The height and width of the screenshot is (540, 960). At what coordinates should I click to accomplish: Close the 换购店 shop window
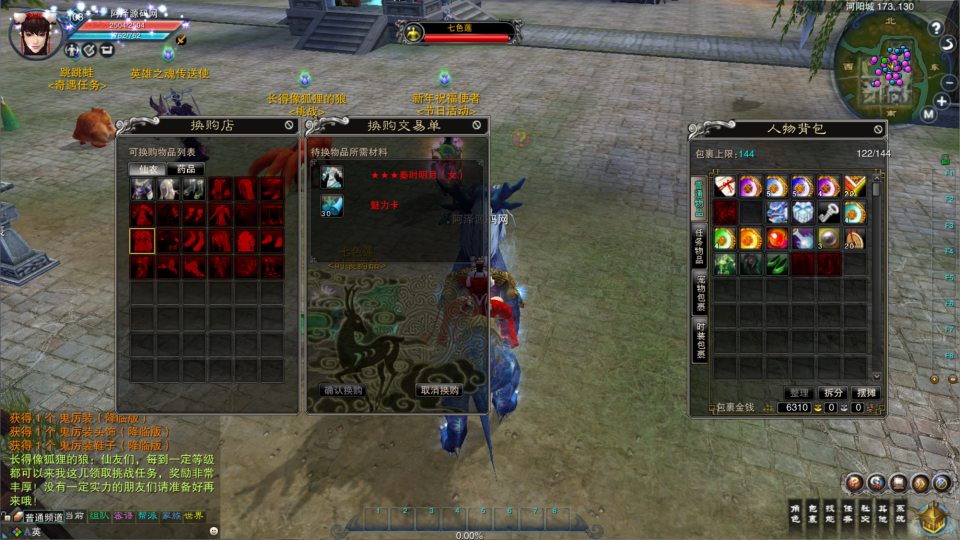289,126
